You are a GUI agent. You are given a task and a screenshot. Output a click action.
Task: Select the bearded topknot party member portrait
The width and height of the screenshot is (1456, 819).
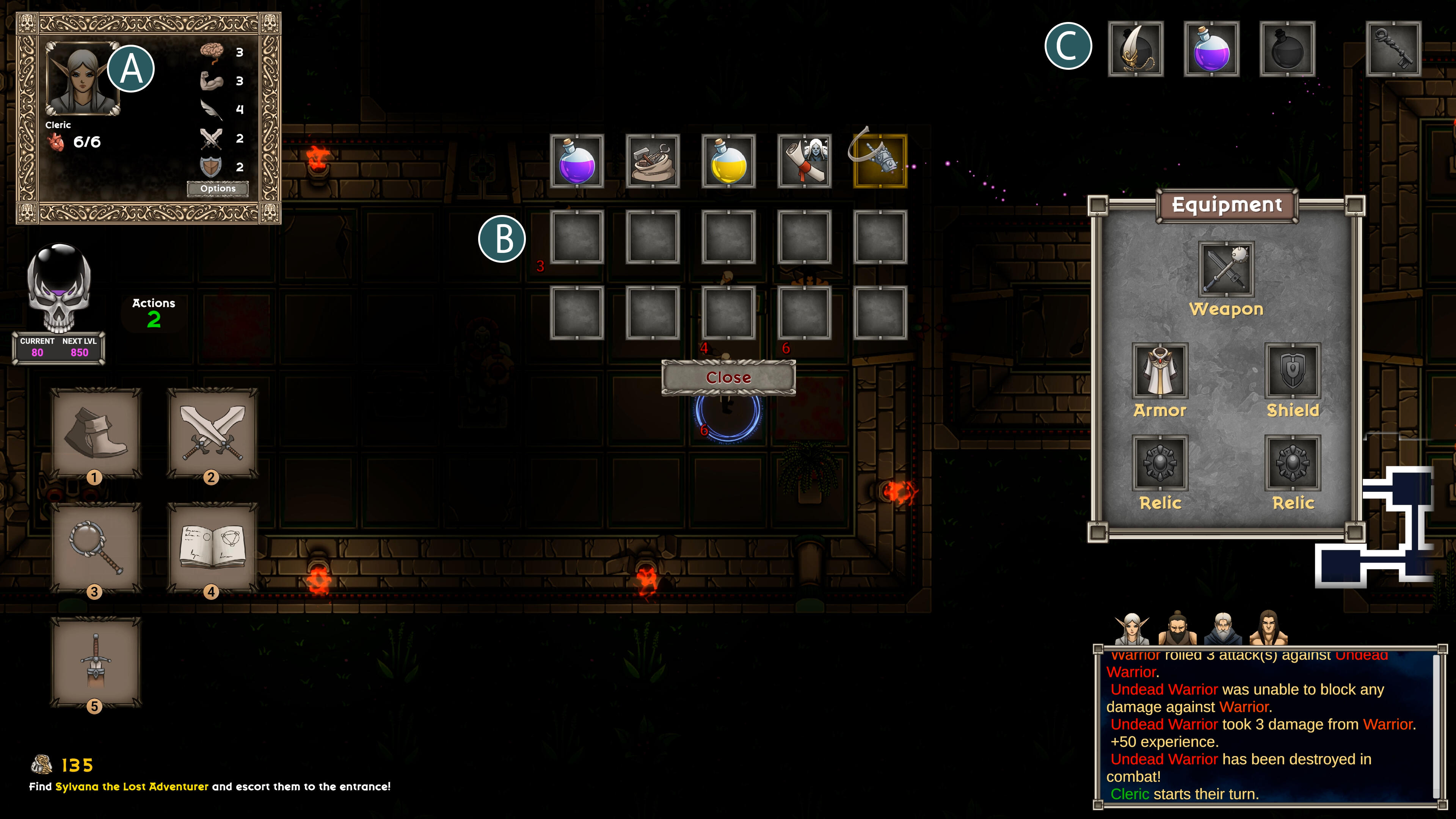click(1177, 628)
